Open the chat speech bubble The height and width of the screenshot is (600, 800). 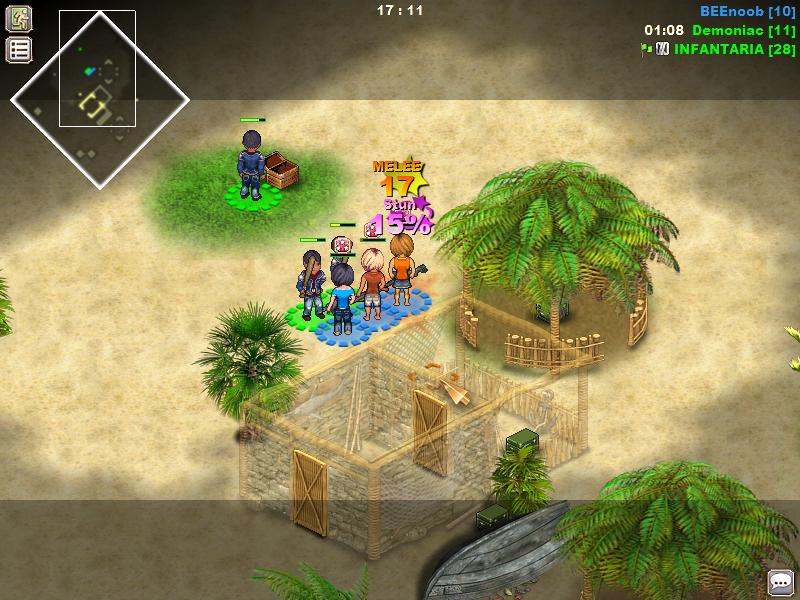[780, 582]
